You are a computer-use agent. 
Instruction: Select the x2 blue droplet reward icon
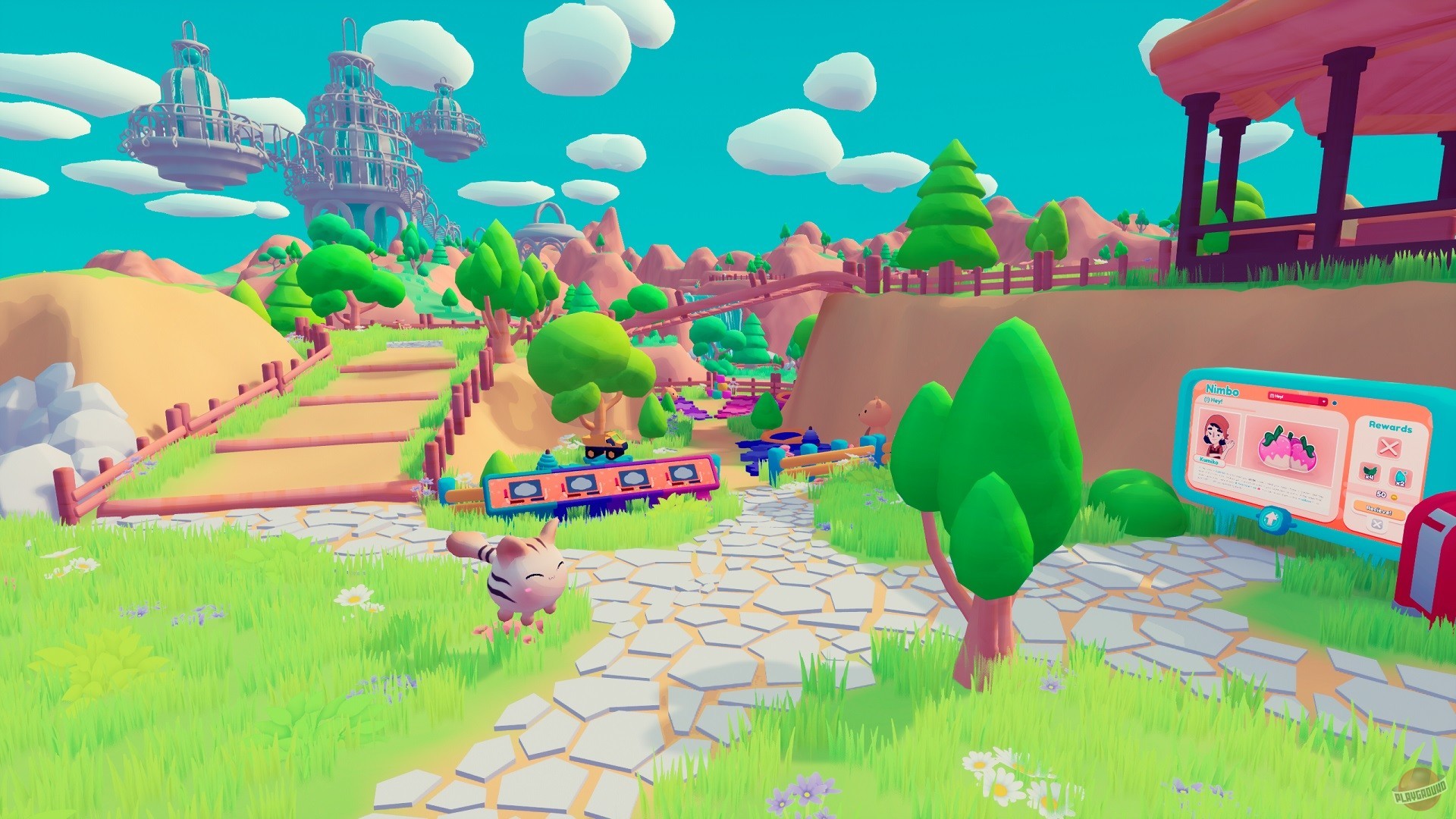pyautogui.click(x=1400, y=478)
